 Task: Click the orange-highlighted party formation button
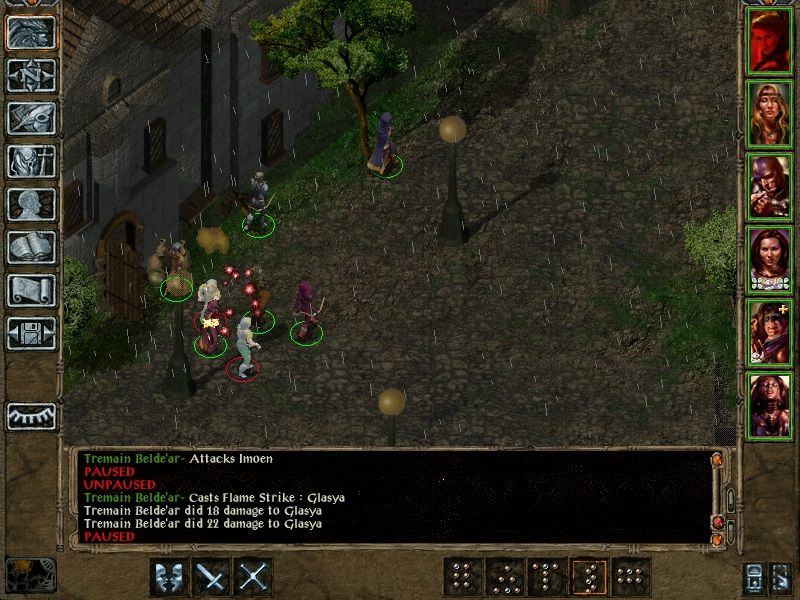click(588, 577)
